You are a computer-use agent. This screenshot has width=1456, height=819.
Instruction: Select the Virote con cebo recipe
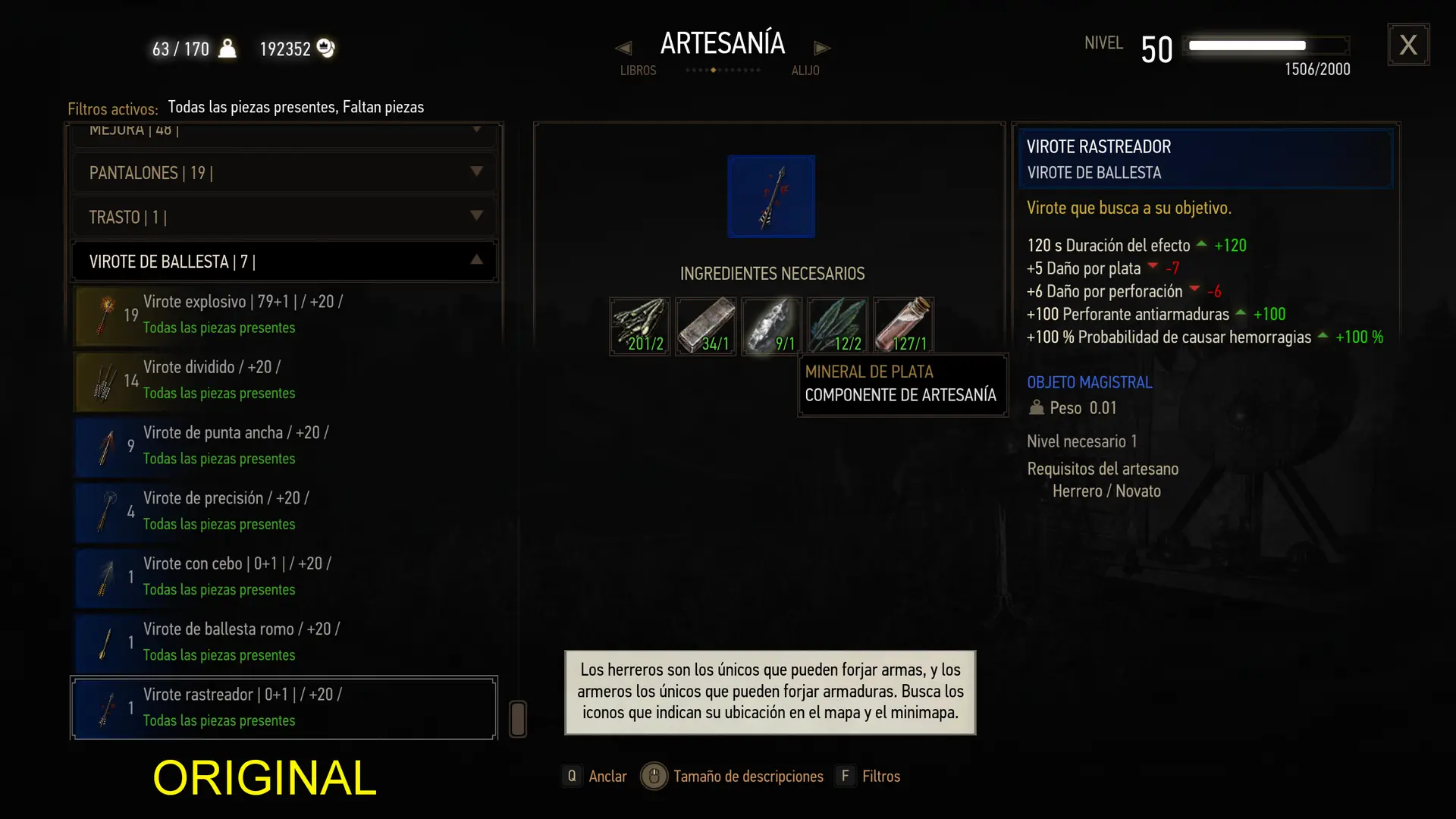click(284, 576)
